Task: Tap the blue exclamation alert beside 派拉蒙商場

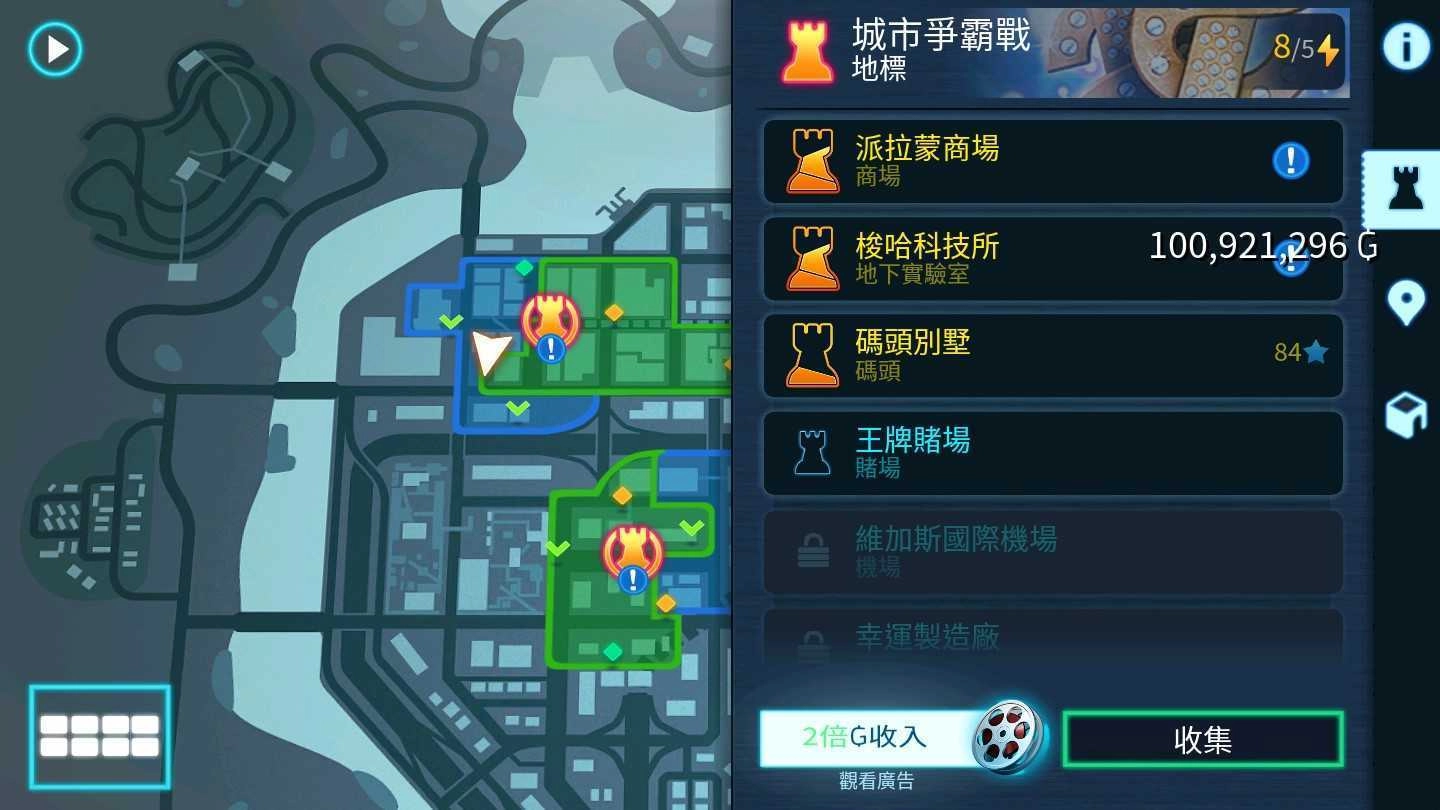Action: tap(1290, 161)
